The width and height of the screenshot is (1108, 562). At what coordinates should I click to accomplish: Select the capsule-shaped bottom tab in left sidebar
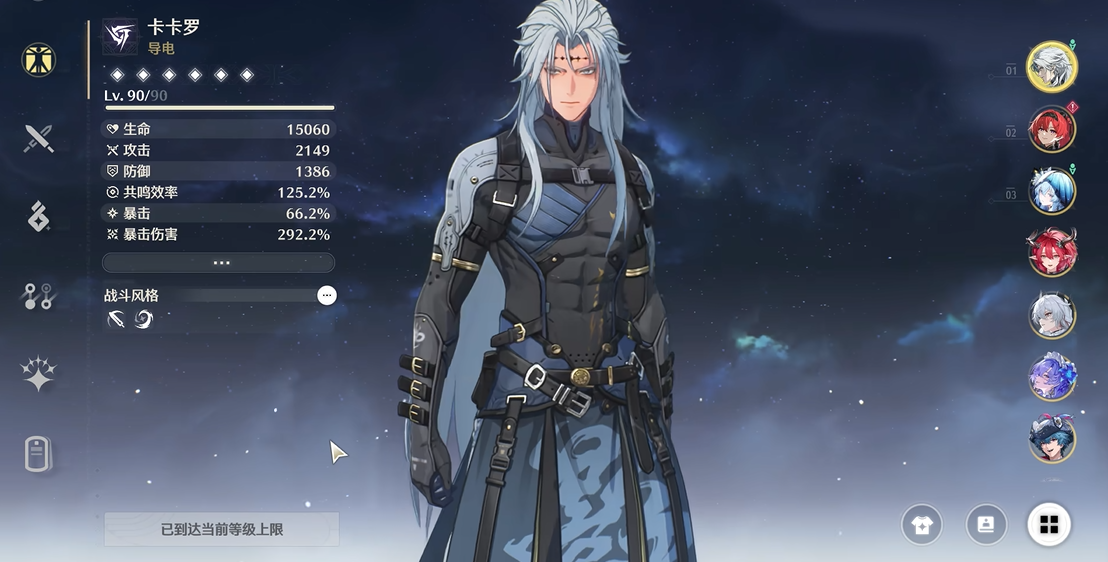pos(39,453)
